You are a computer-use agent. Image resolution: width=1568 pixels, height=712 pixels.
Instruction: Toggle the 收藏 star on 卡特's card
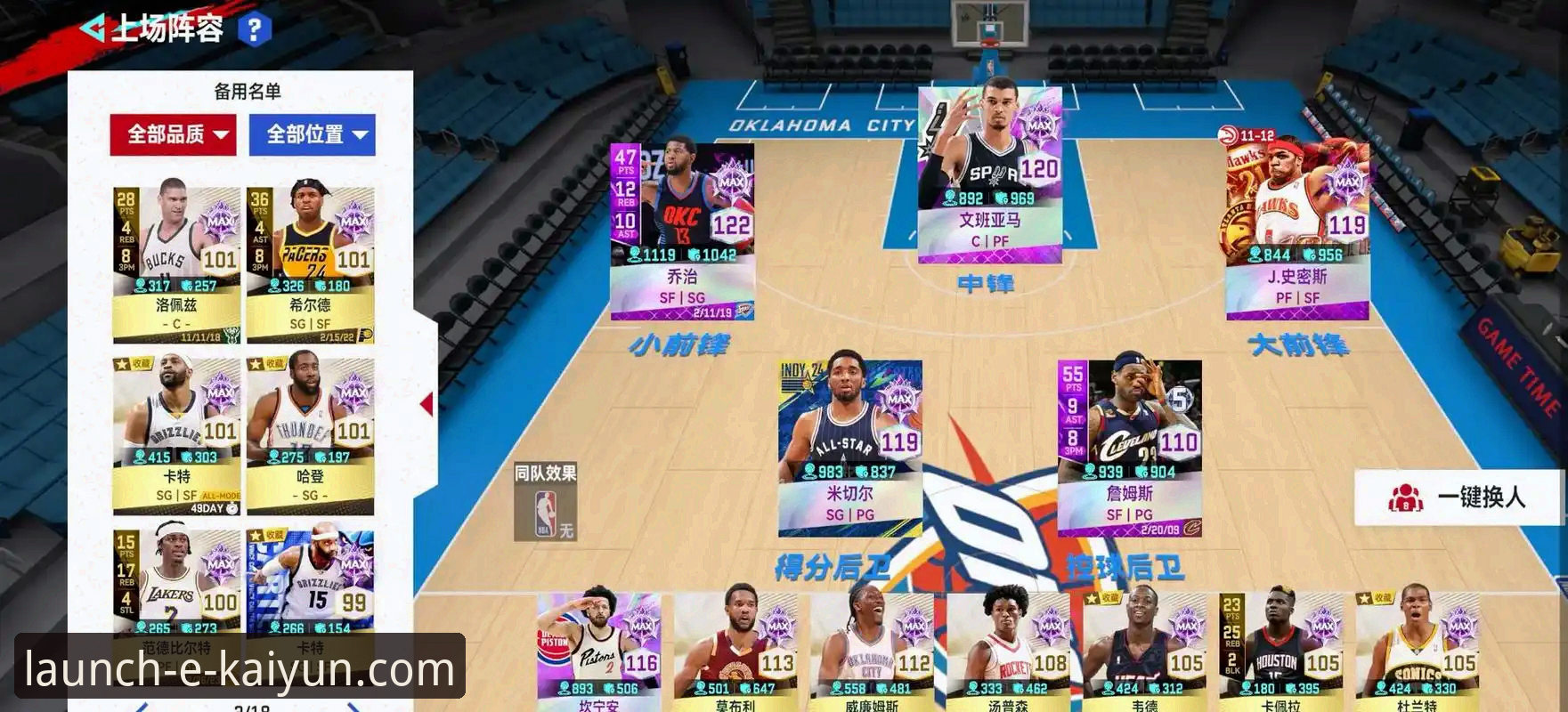(122, 363)
